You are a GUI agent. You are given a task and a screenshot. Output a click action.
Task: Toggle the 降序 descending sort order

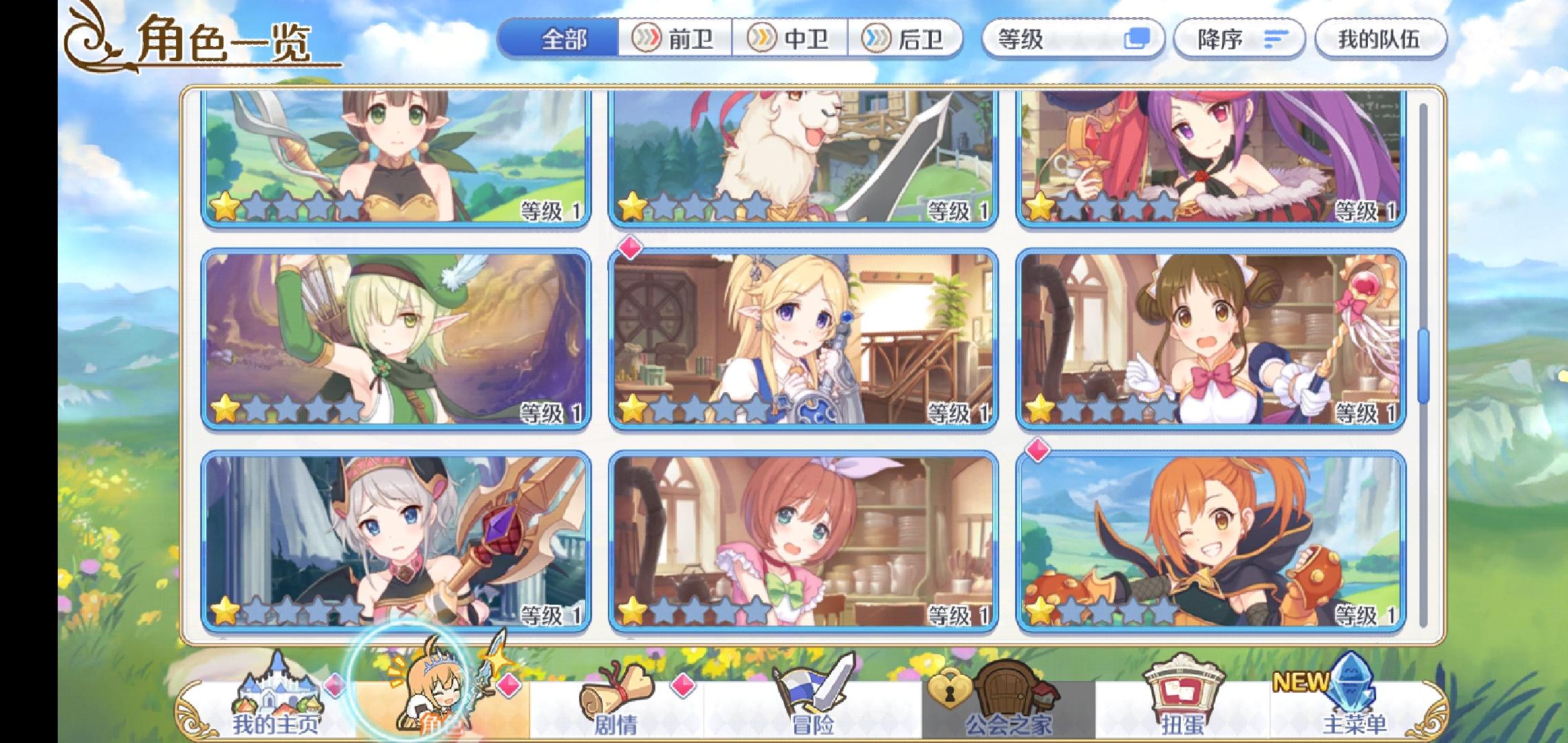[x=1238, y=39]
